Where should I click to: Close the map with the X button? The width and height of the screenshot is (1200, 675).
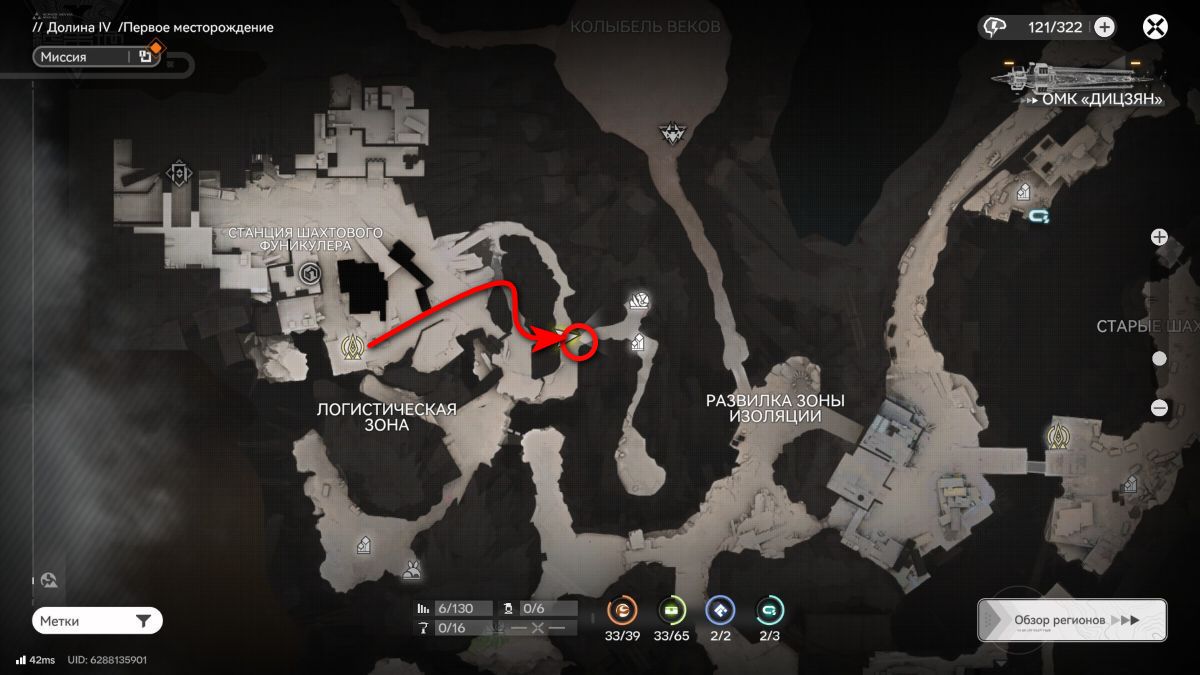1156,28
